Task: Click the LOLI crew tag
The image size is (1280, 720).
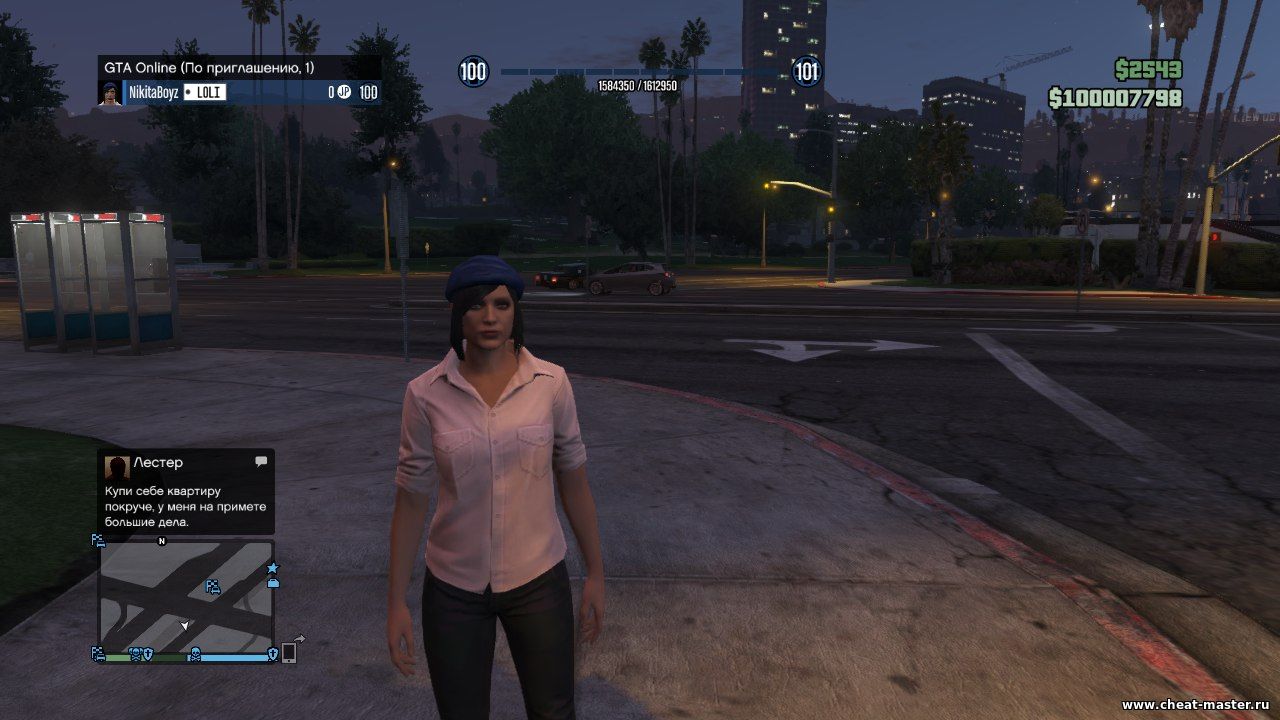Action: tap(205, 93)
